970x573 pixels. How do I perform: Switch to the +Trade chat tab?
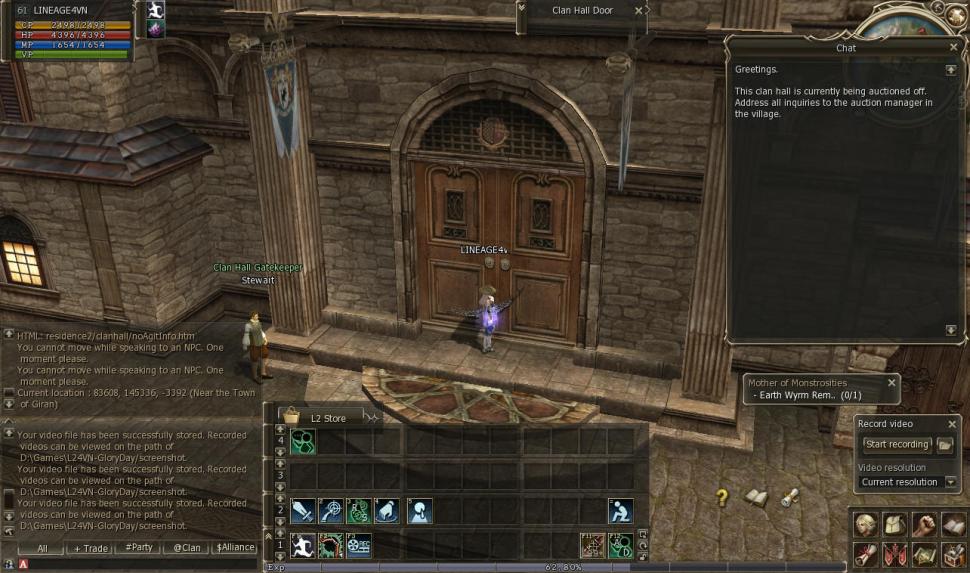(x=91, y=548)
